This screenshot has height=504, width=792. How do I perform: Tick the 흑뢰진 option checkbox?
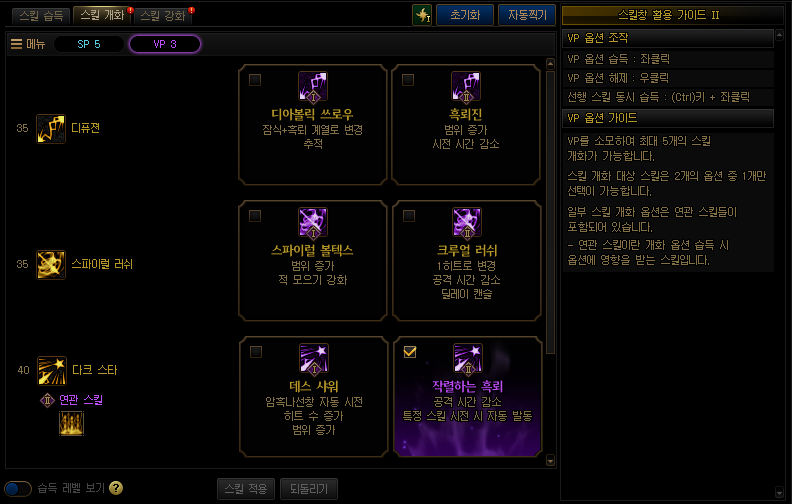[409, 79]
